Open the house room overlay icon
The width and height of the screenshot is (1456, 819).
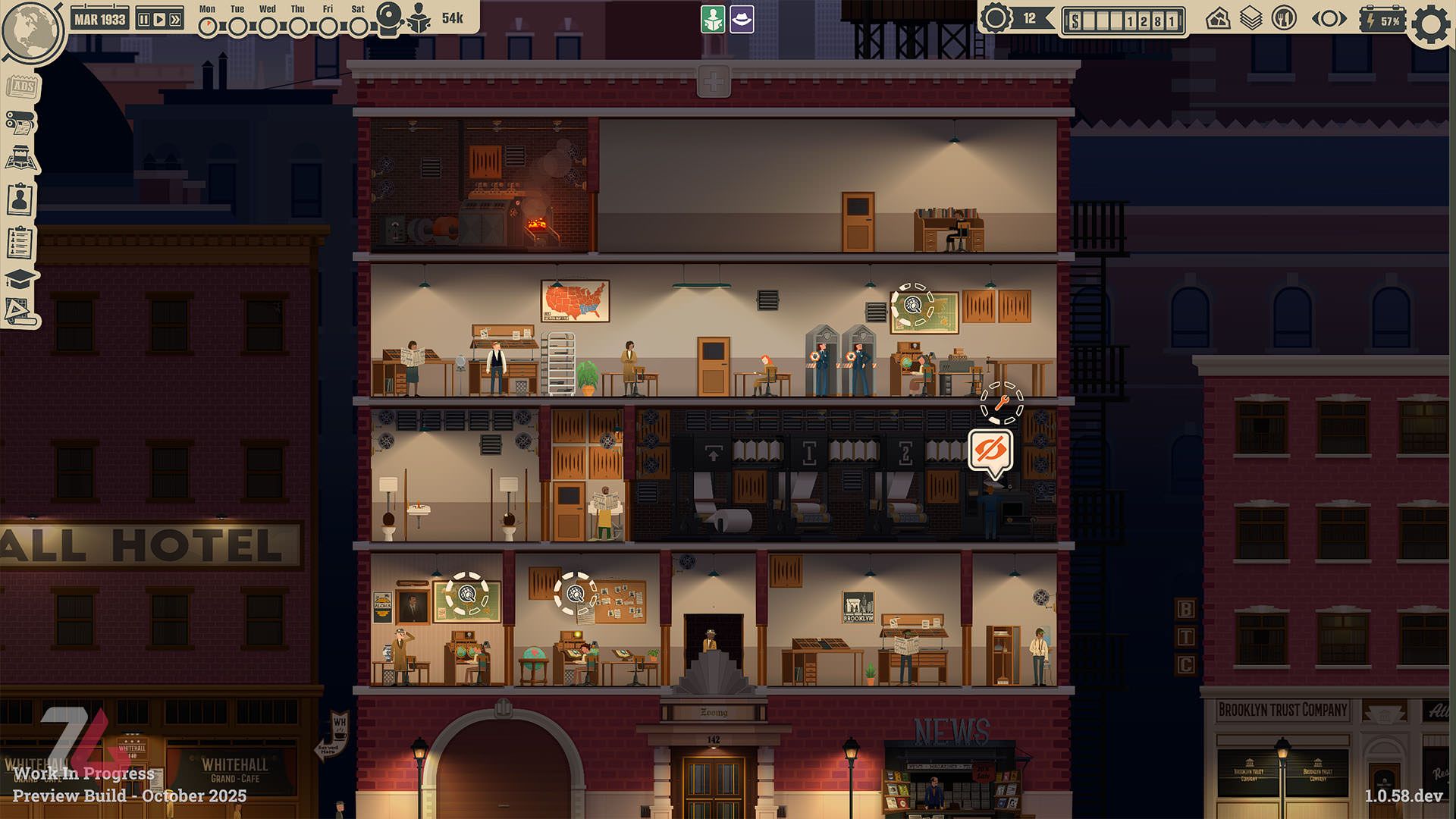[1218, 19]
